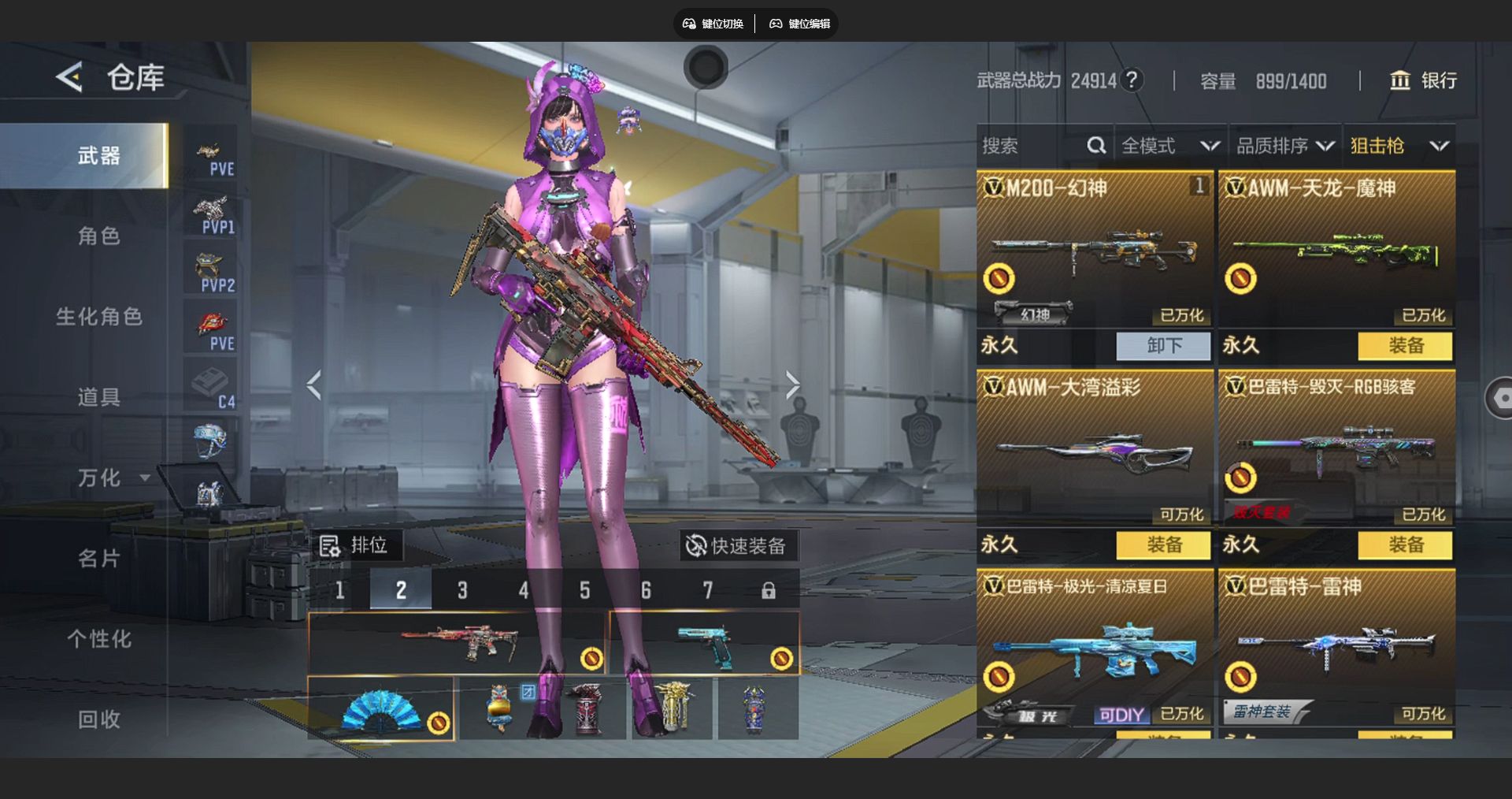Open the 银行 bank
This screenshot has width=1512, height=799.
(x=1423, y=80)
